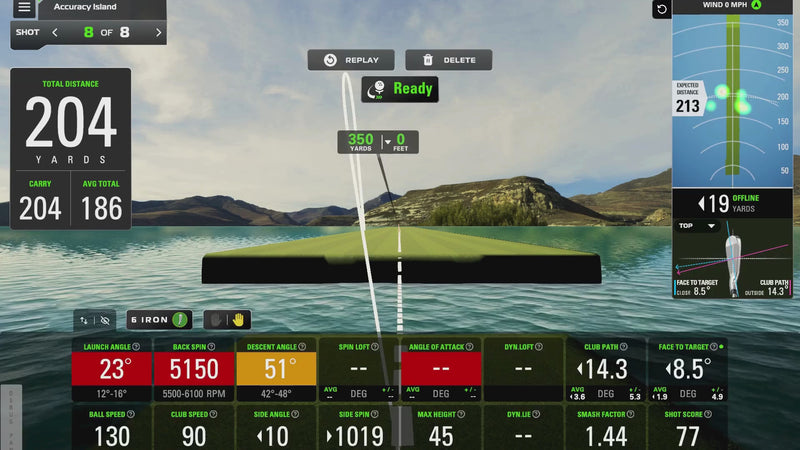Open the hamburger menu

click(x=24, y=8)
